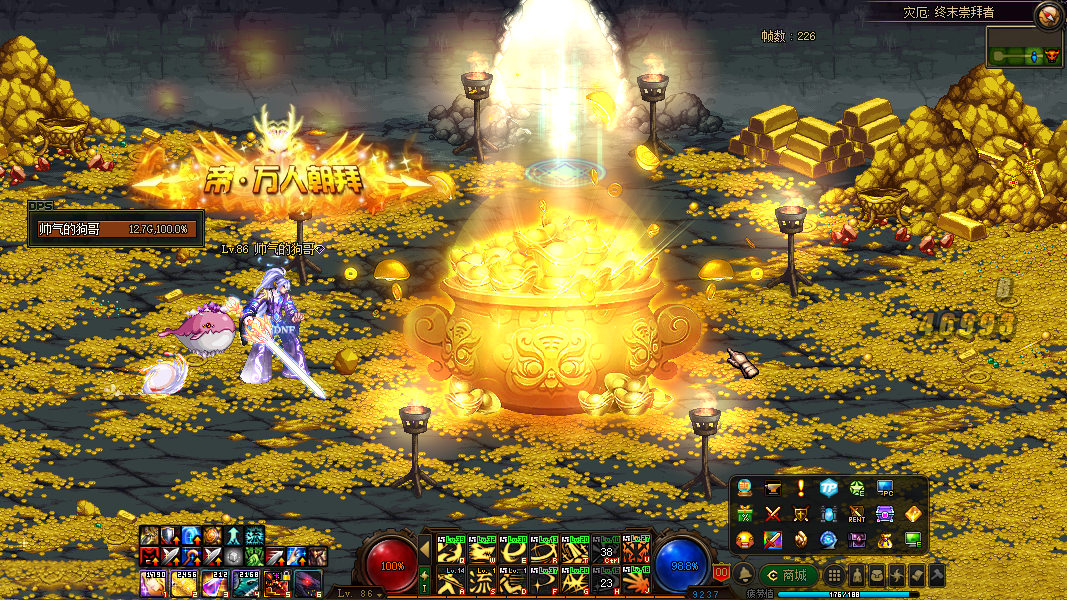The width and height of the screenshot is (1067, 600).
Task: Open the green discount gift box icon
Action: tap(745, 514)
